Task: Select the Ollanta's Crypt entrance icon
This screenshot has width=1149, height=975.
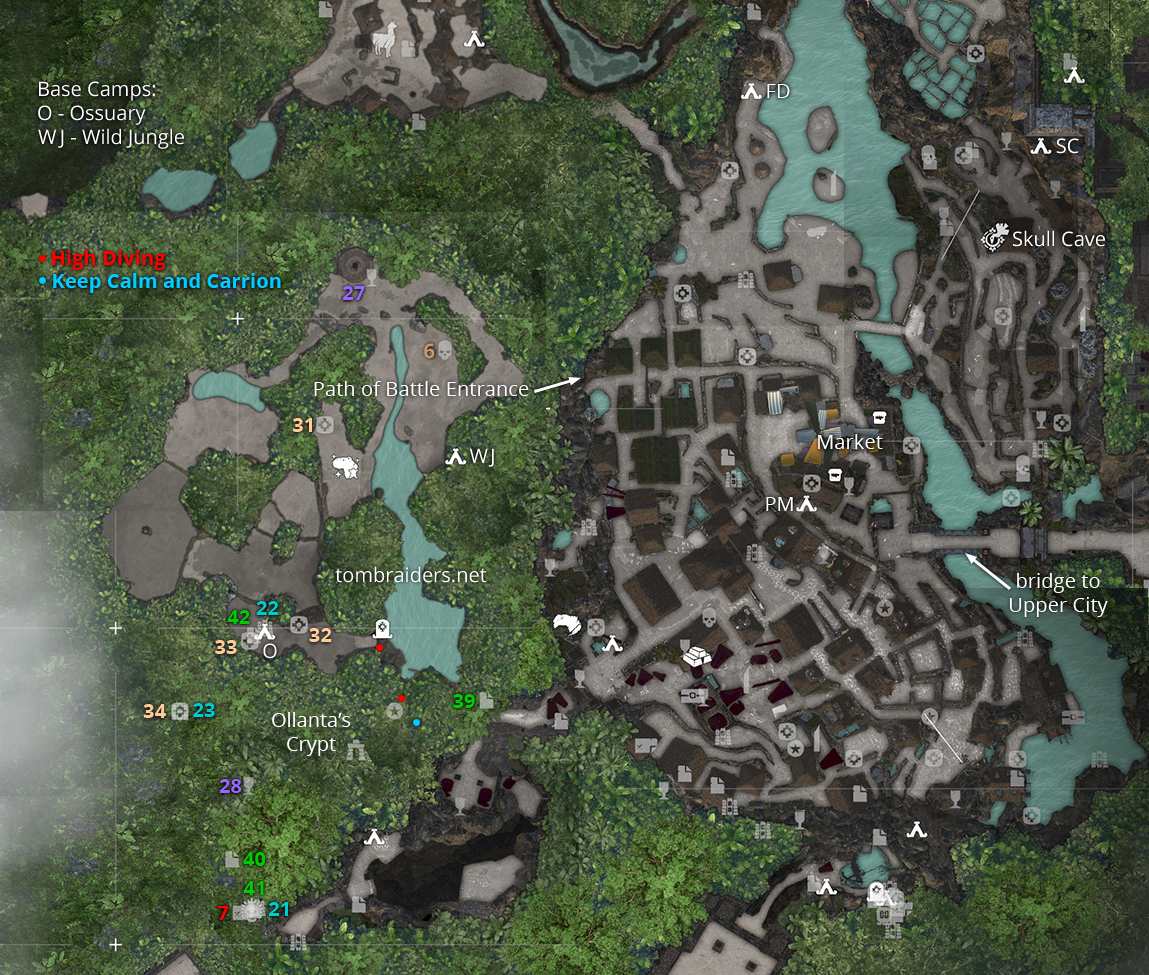Action: (x=356, y=748)
